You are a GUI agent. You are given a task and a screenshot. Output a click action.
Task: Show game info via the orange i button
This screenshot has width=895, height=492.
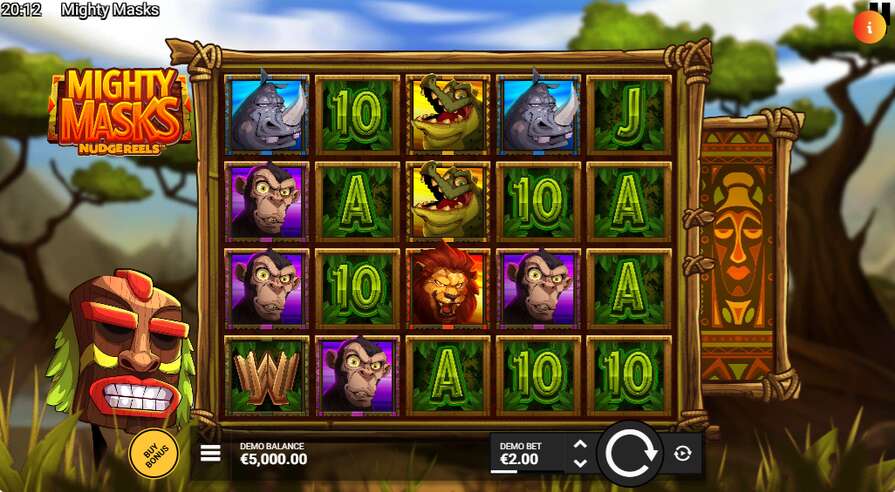point(868,27)
